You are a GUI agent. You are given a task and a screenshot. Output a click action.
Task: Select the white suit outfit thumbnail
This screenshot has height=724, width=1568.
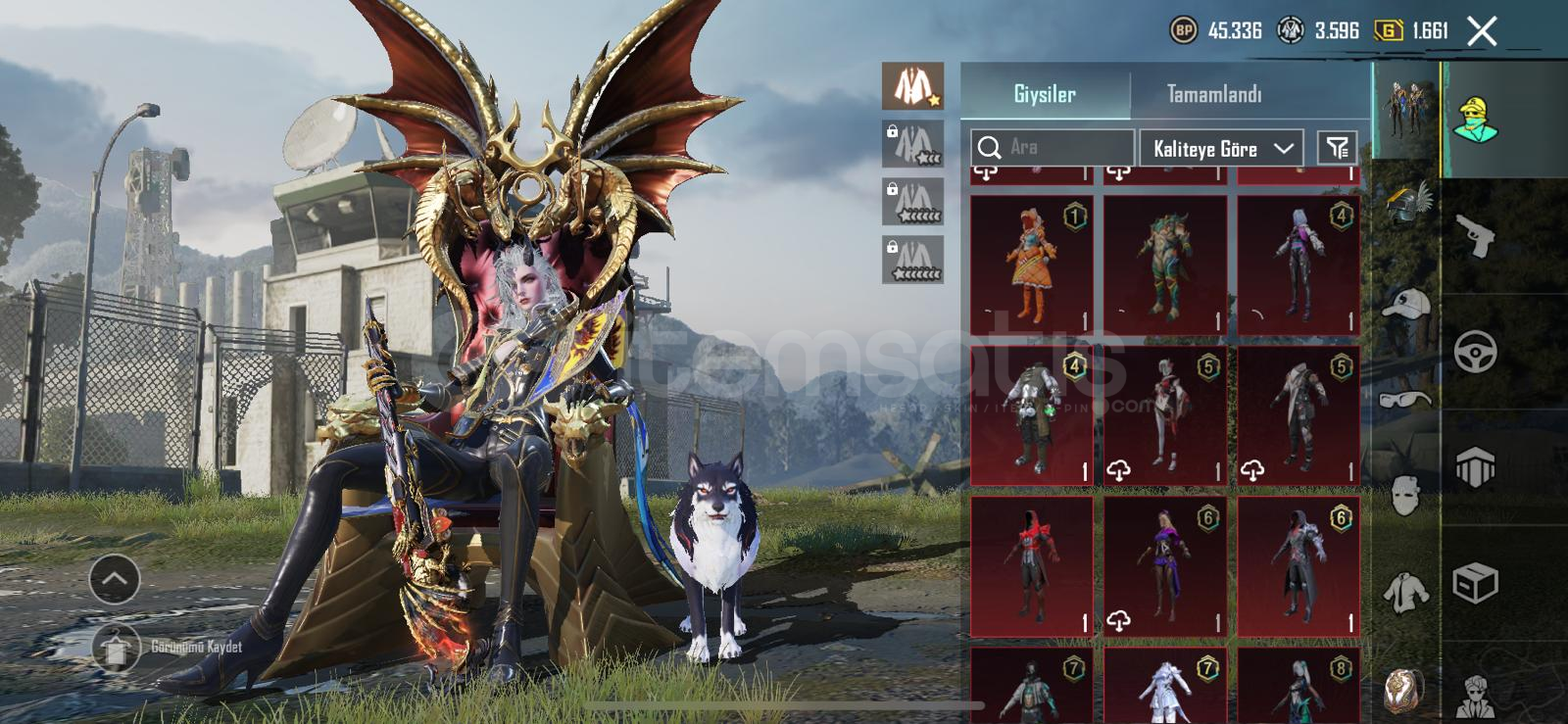click(1165, 686)
